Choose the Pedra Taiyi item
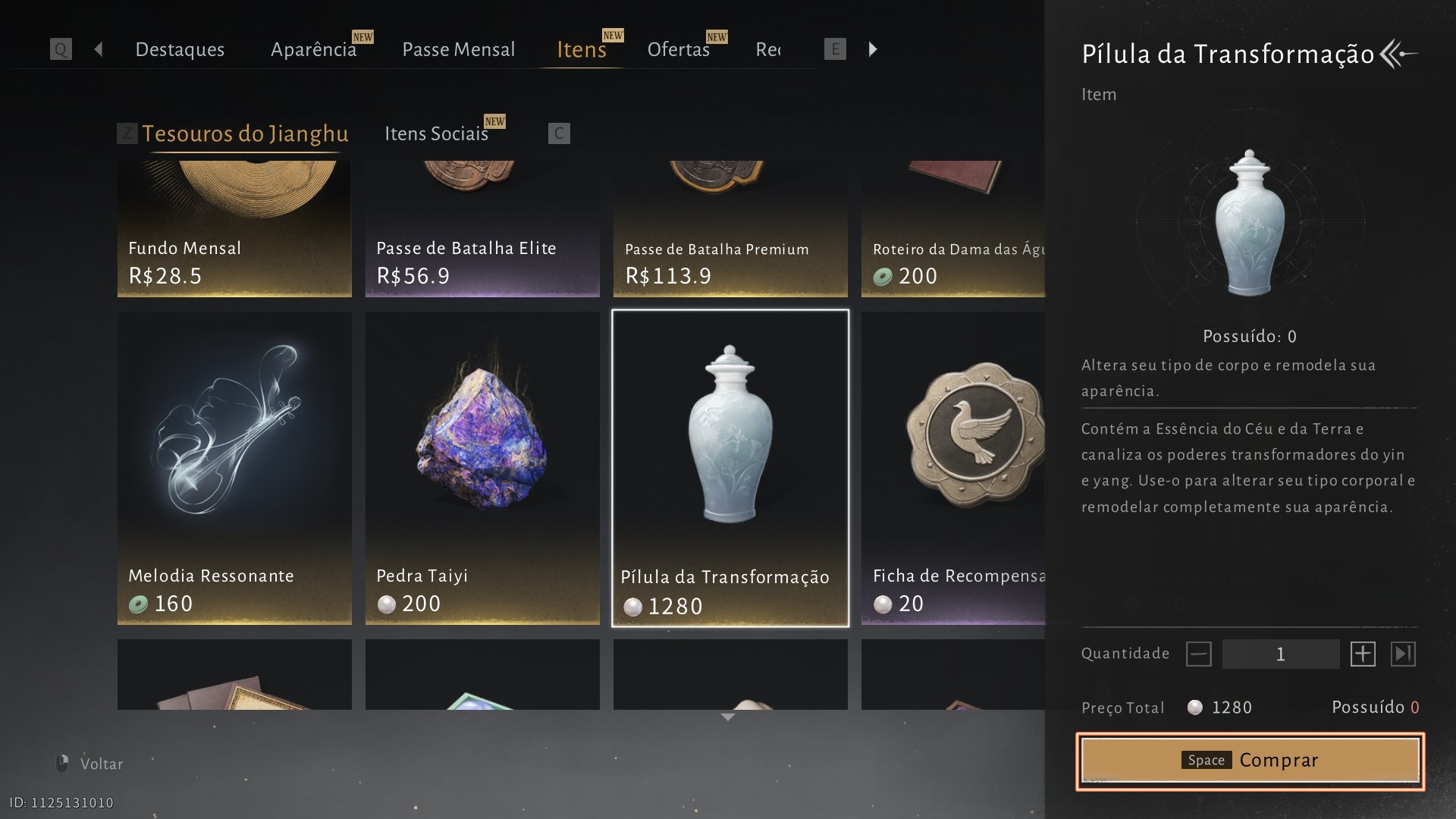 tap(482, 468)
